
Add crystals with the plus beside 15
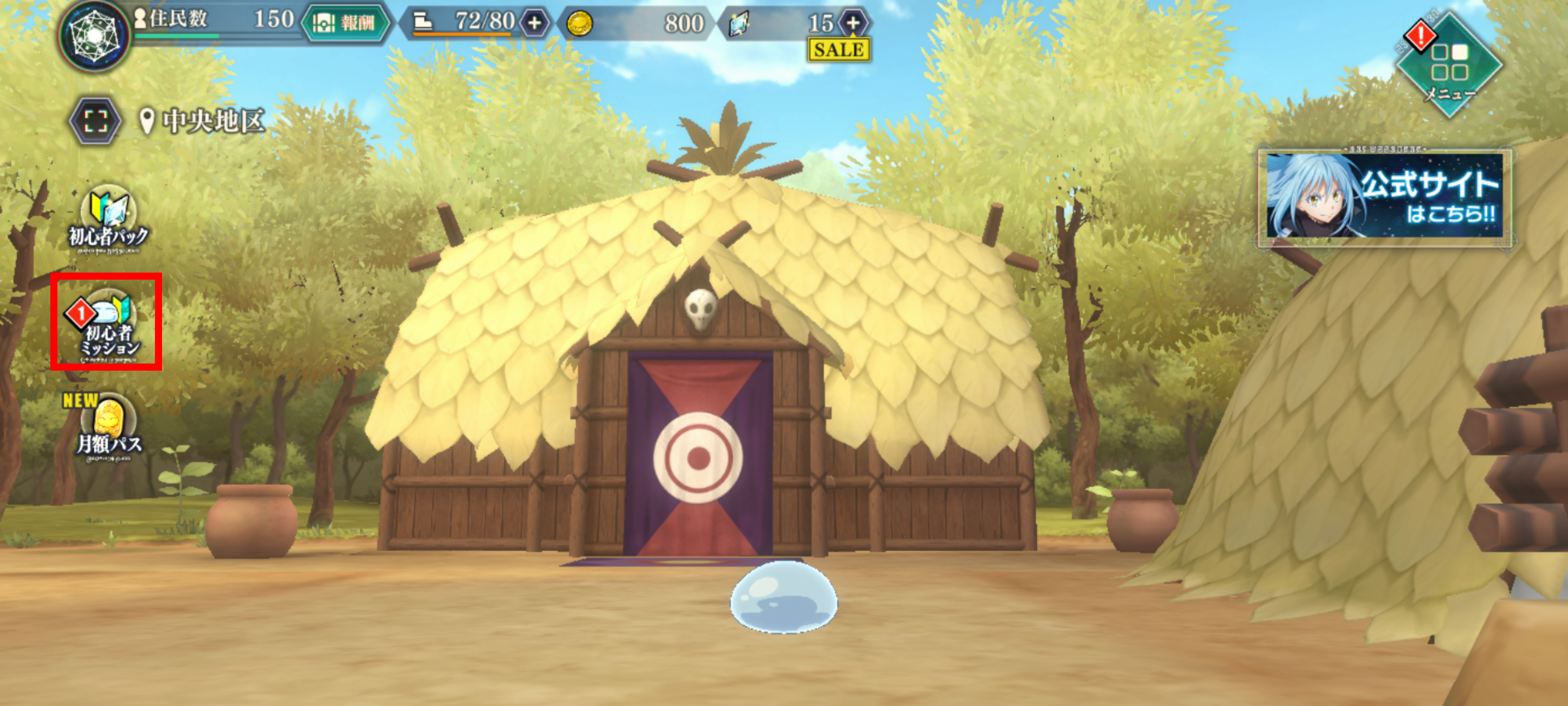pyautogui.click(x=853, y=23)
